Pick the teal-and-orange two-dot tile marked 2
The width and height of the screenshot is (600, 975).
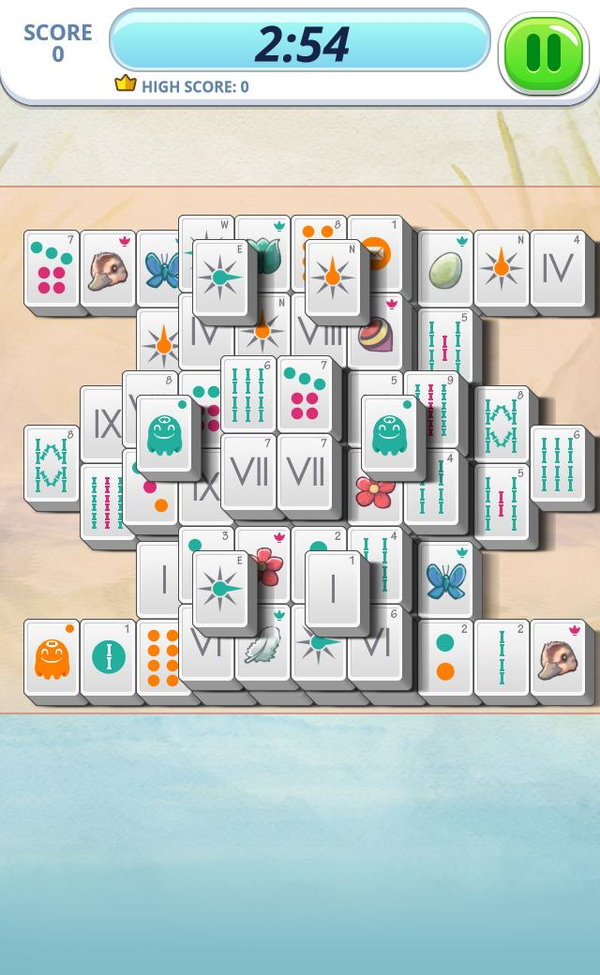[x=445, y=658]
